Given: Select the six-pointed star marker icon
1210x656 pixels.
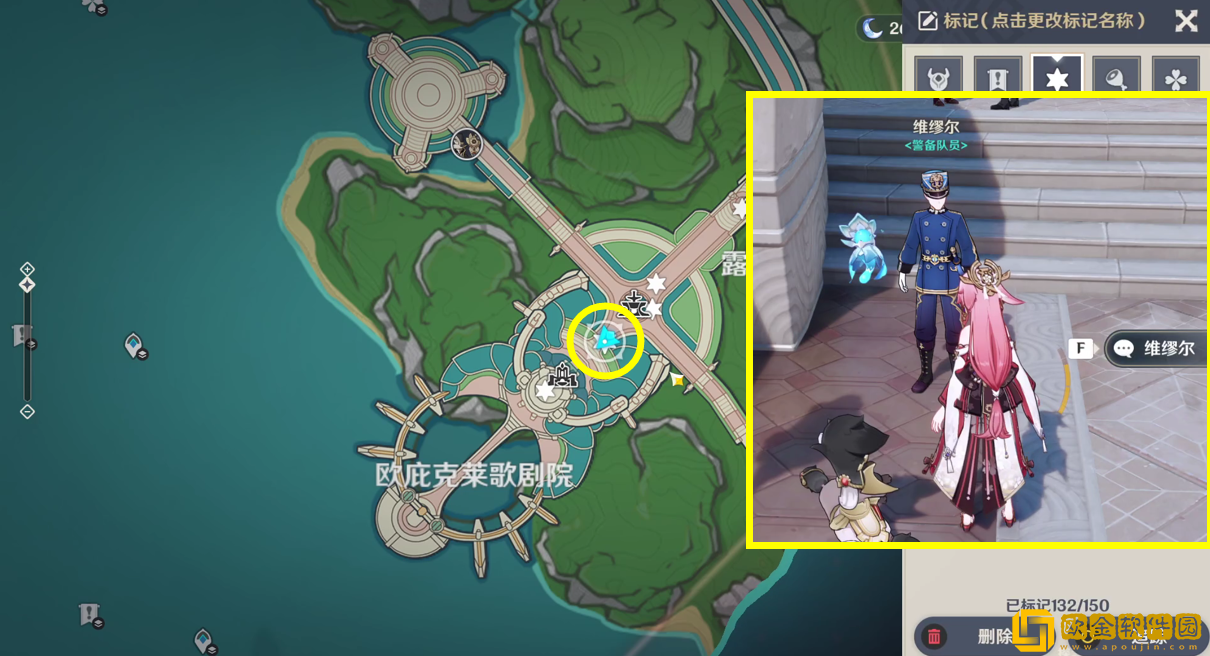Looking at the screenshot, I should (x=1057, y=76).
